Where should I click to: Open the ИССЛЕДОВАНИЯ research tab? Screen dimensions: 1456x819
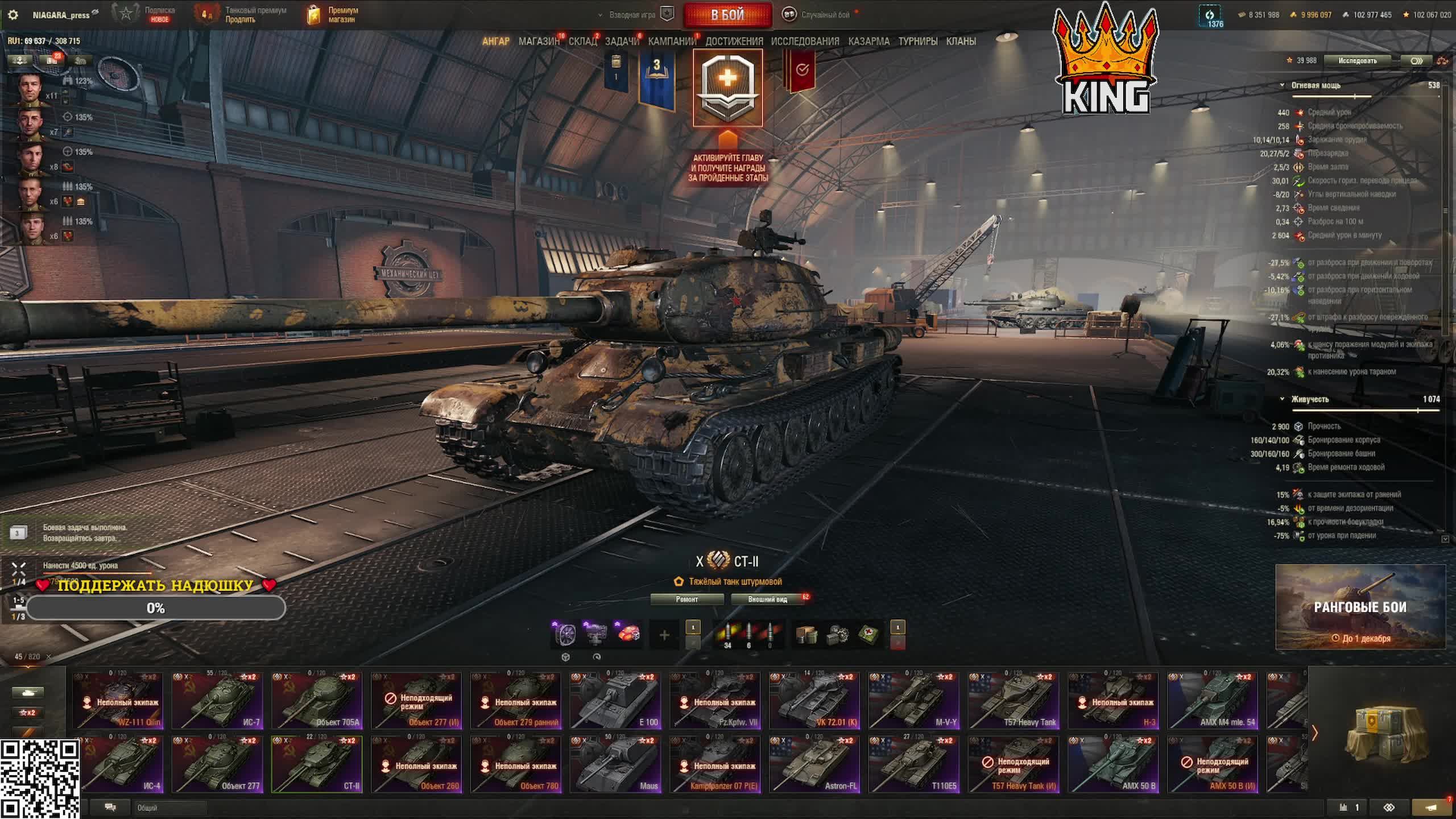pyautogui.click(x=805, y=42)
